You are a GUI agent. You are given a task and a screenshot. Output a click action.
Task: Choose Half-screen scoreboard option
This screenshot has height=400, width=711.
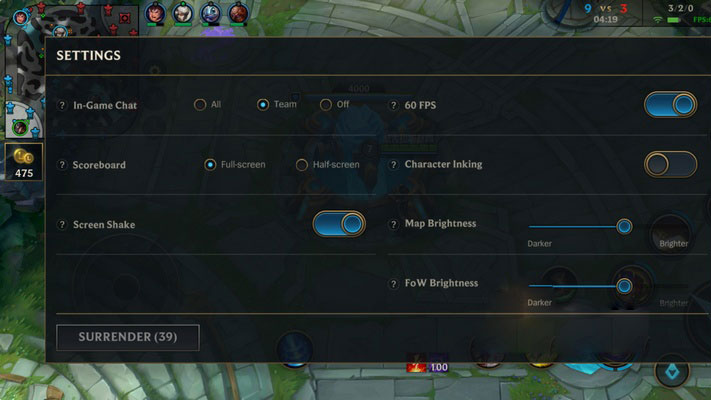point(302,165)
